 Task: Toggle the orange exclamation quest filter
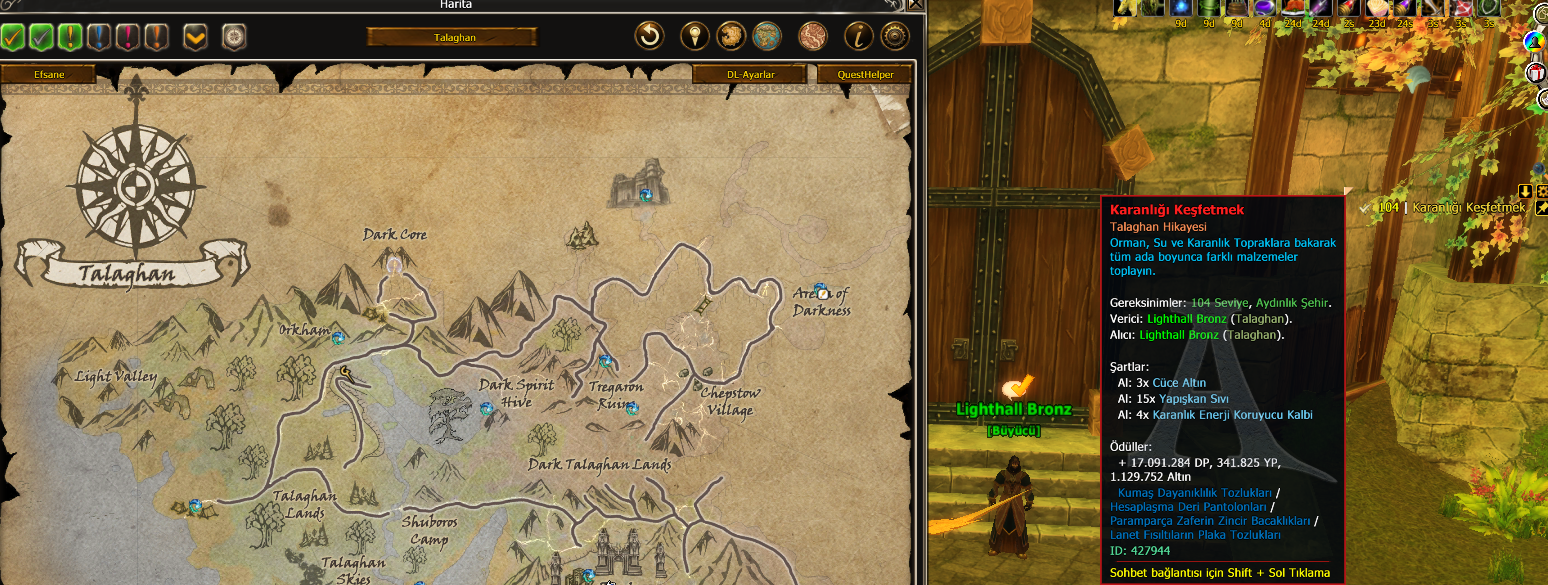coord(156,38)
